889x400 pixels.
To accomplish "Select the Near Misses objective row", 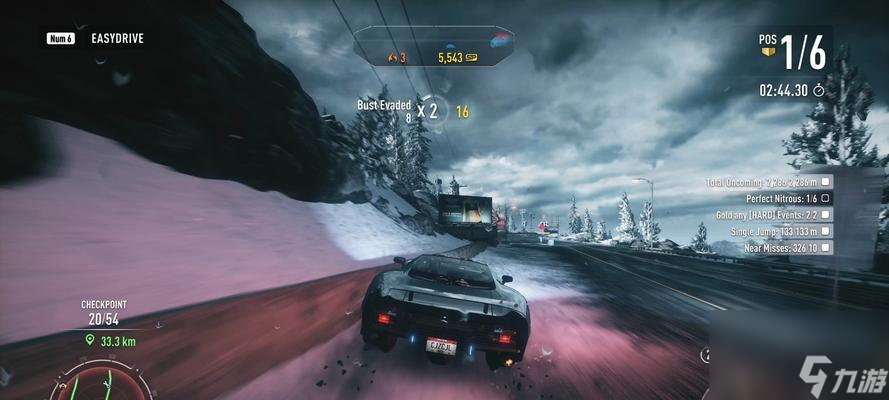I will click(781, 247).
